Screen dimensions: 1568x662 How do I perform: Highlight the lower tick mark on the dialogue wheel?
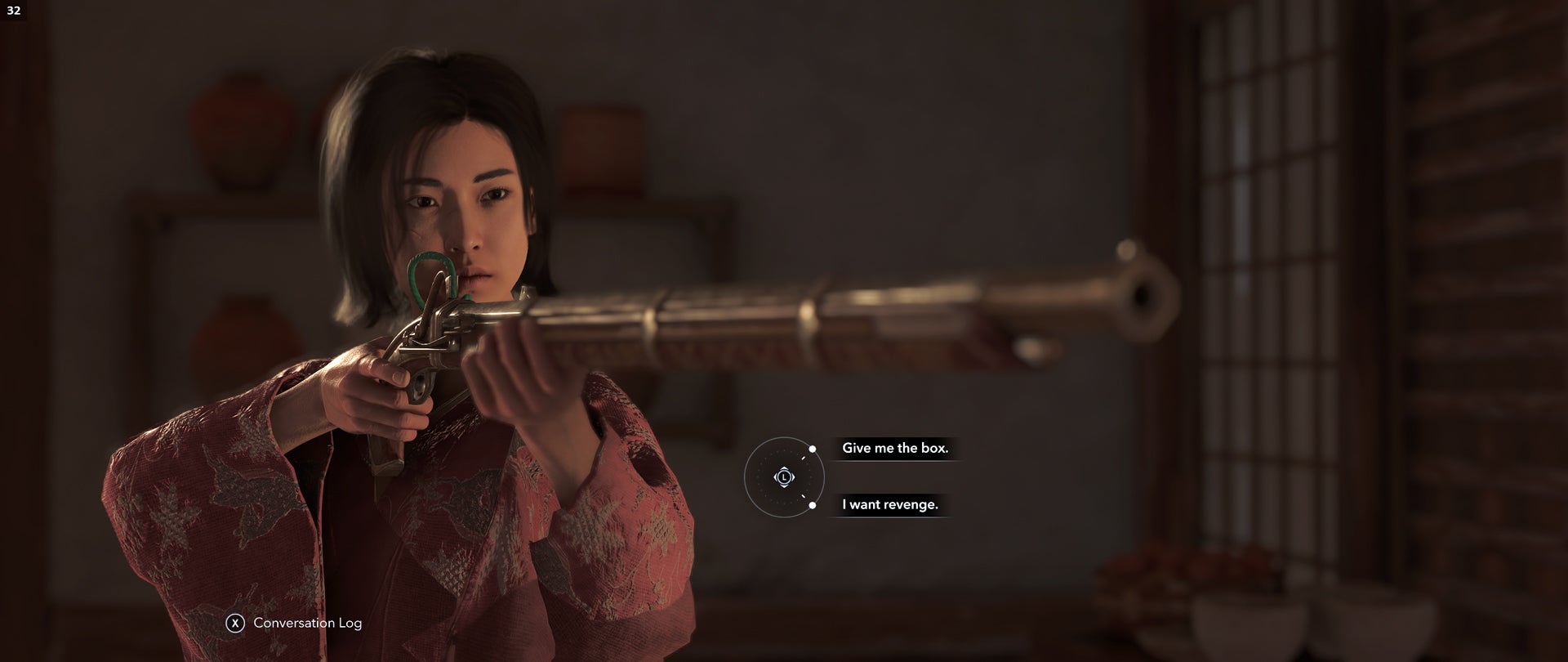click(803, 495)
